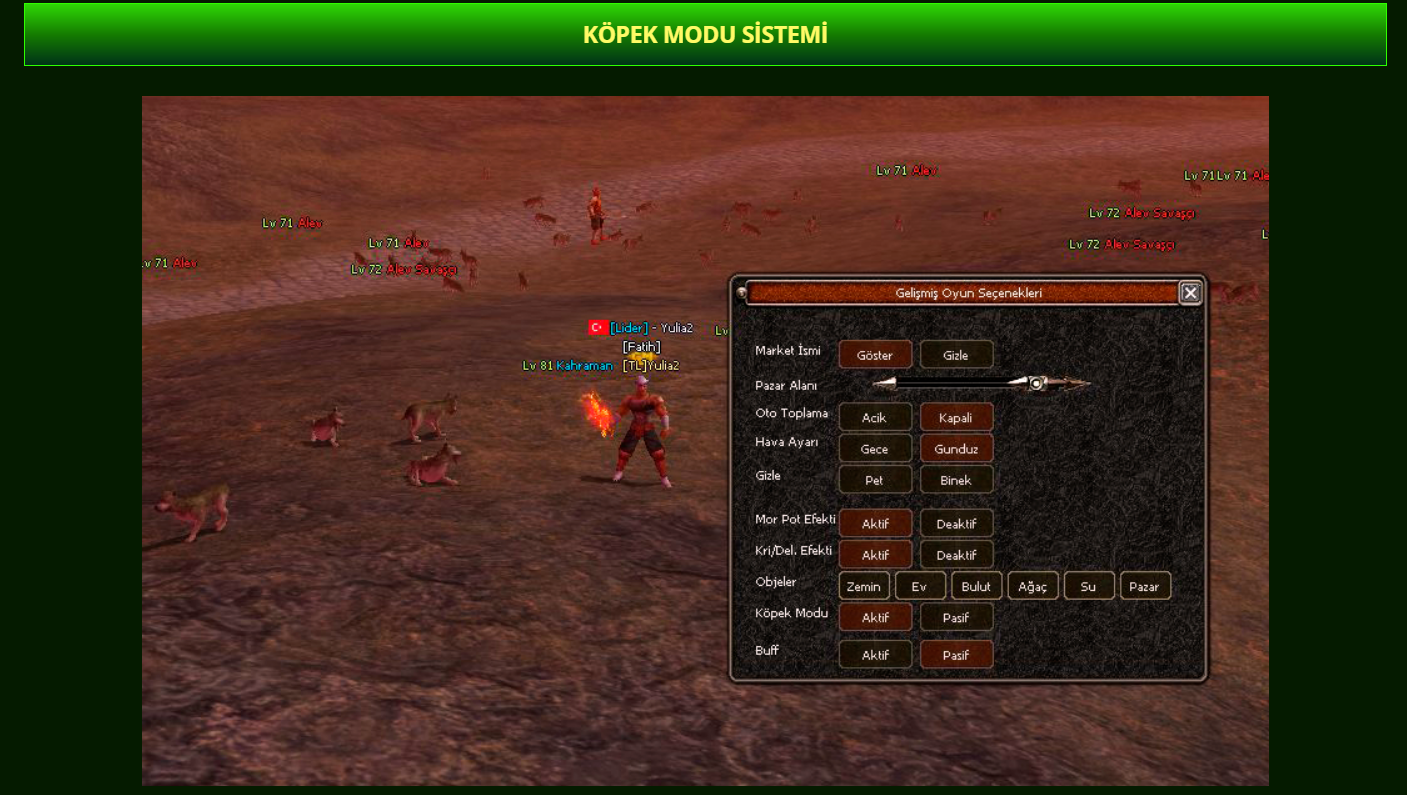Choose Deaktif for Kri/Del. Efekti
The width and height of the screenshot is (1407, 795).
coord(956,555)
